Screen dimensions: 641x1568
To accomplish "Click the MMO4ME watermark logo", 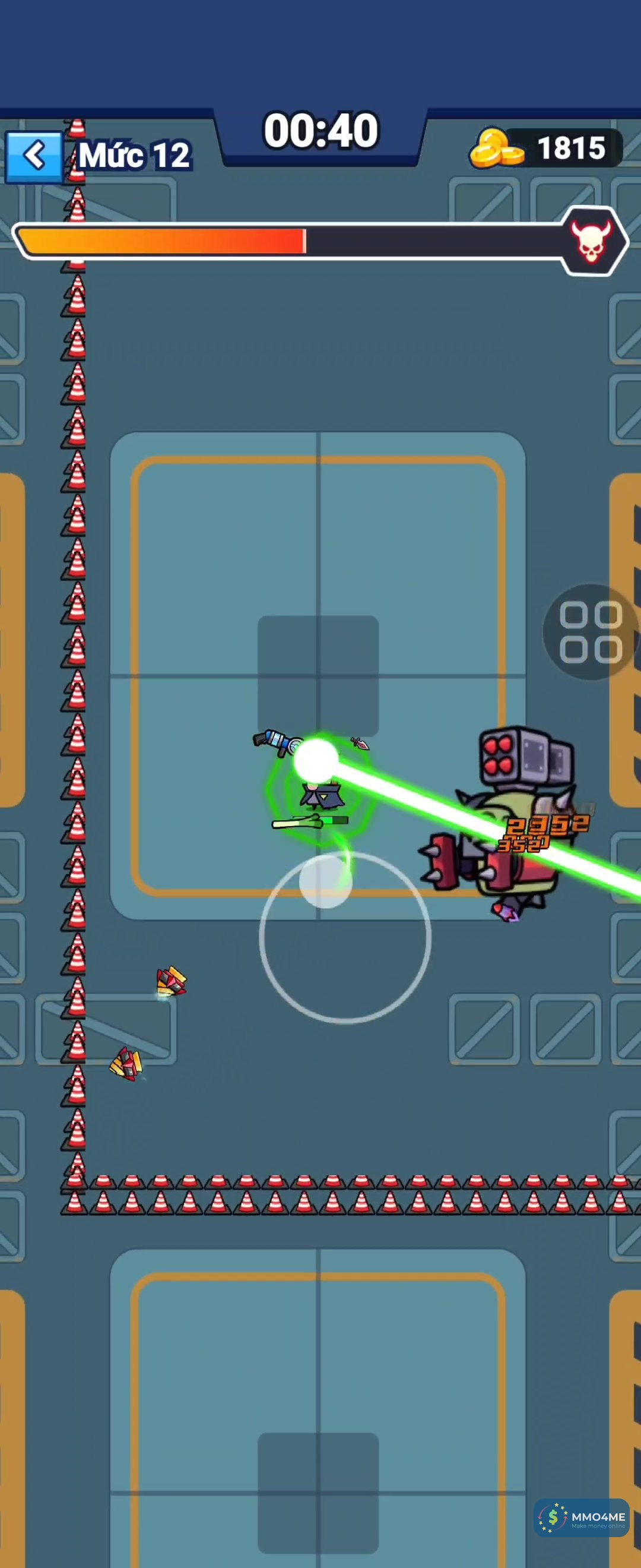I will point(581,1518).
